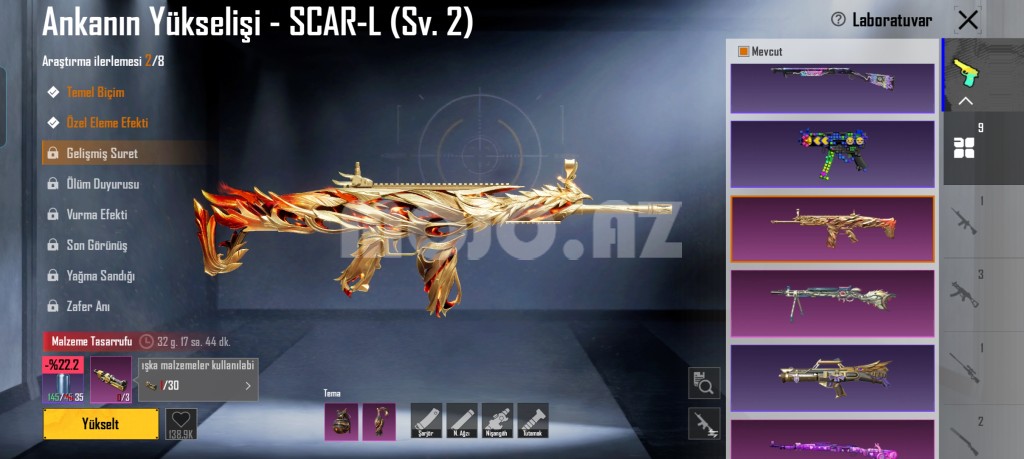The height and width of the screenshot is (459, 1024).
Task: Open the Şarjör attachment slot
Action: [427, 420]
